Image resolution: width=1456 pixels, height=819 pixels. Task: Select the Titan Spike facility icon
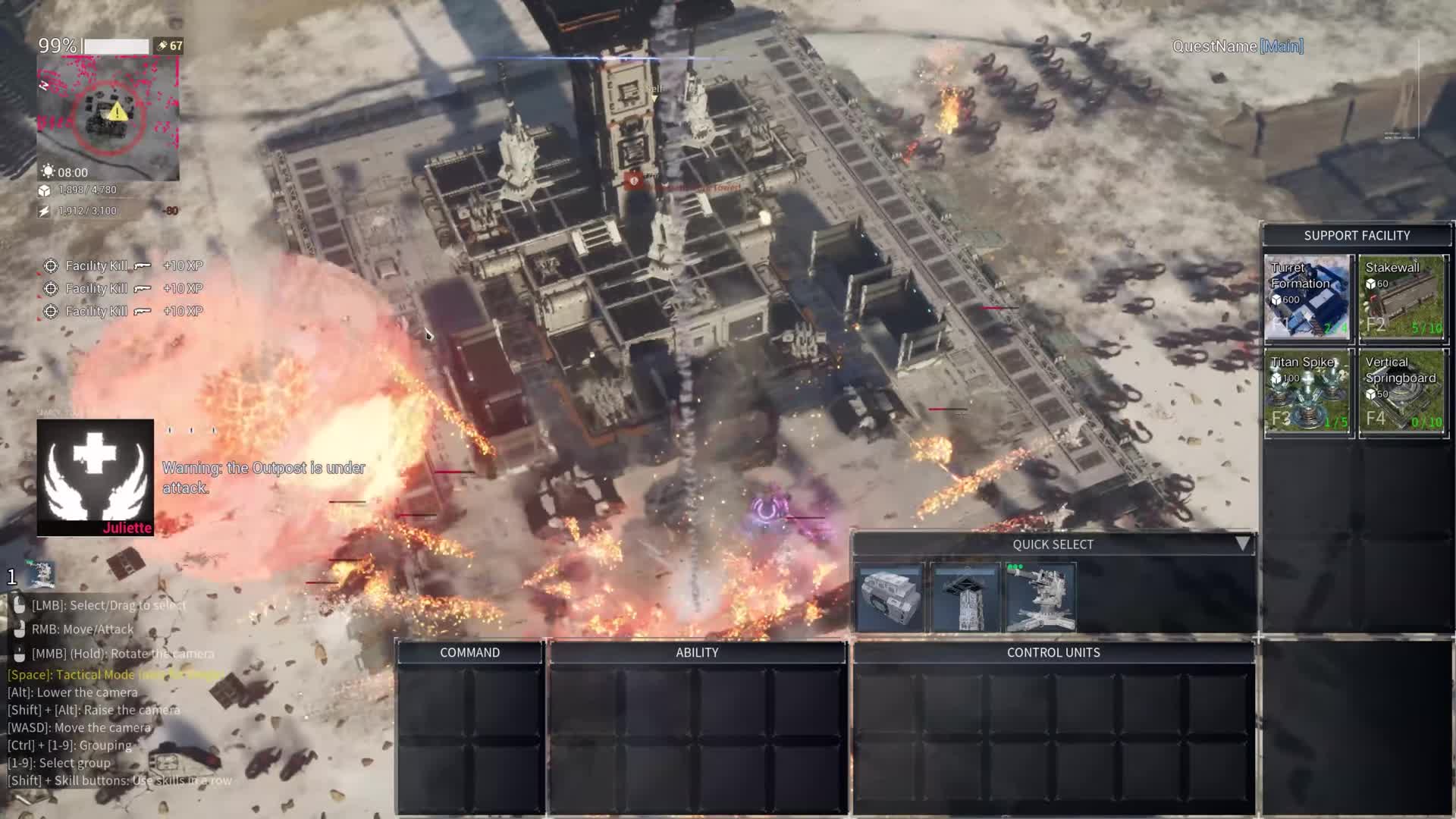coord(1307,393)
